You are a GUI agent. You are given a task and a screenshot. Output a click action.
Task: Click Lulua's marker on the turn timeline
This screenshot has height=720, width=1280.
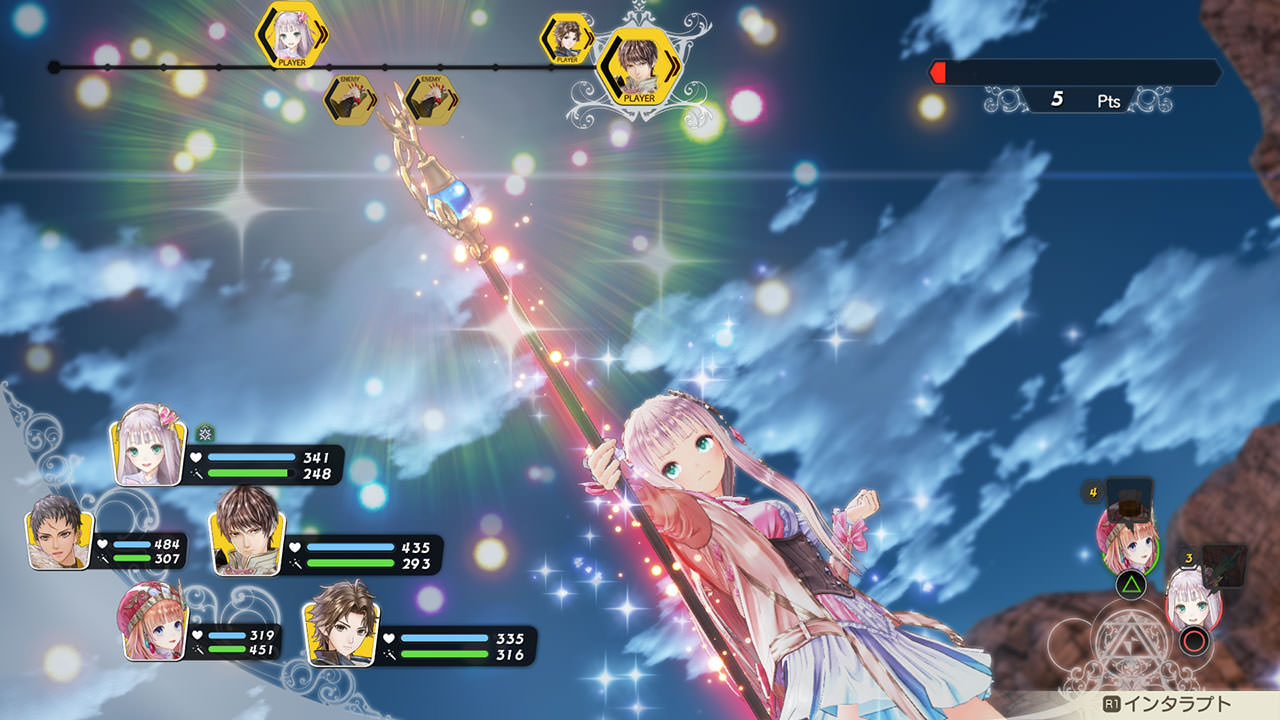[291, 35]
